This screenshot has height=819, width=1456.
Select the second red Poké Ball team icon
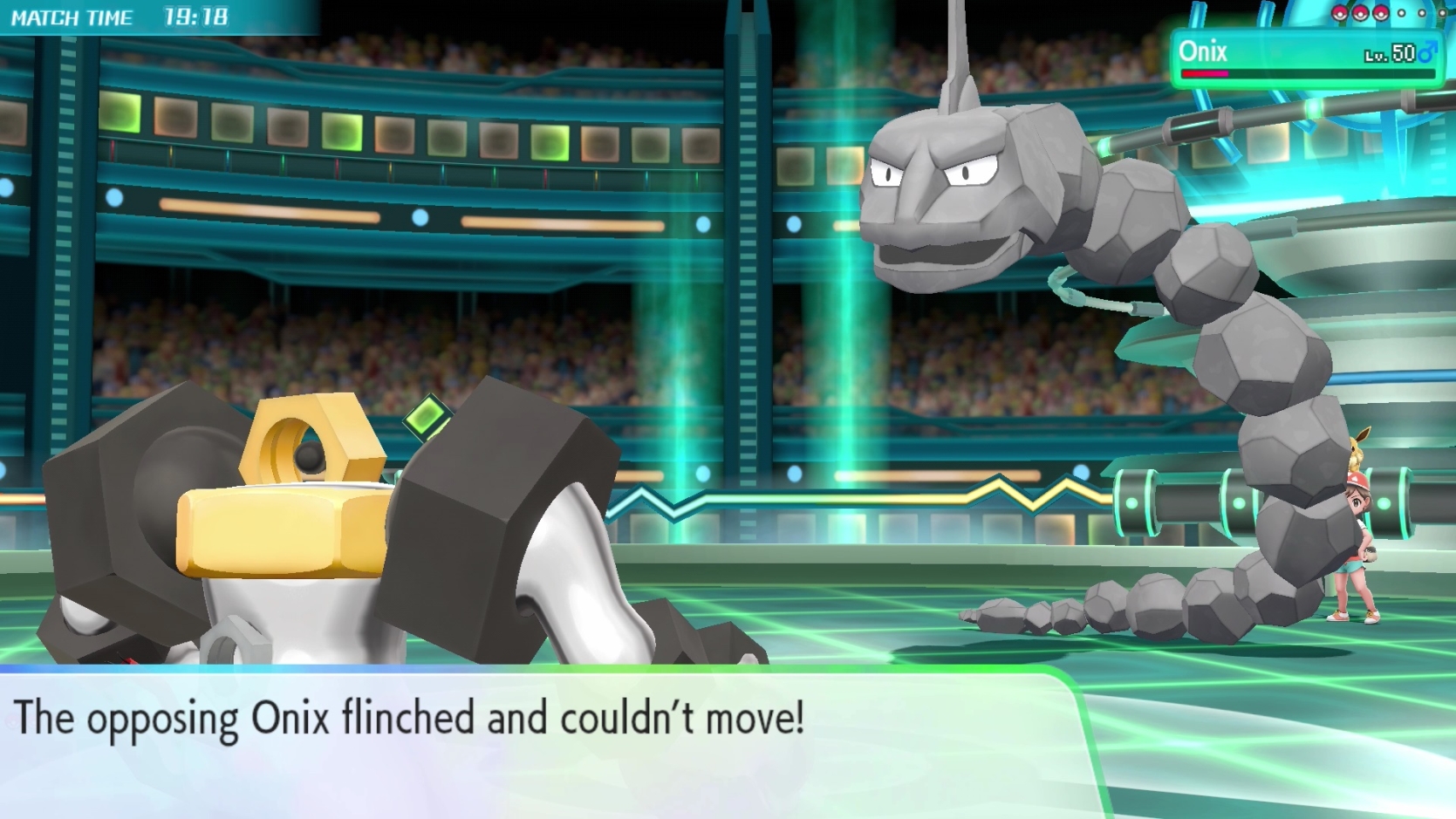coord(1360,13)
